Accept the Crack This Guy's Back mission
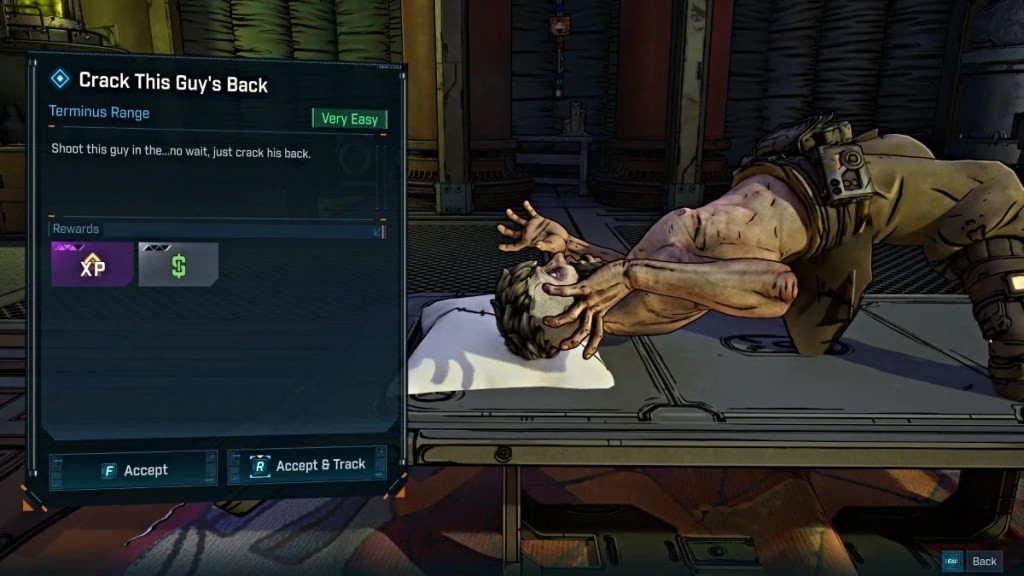 coord(133,469)
